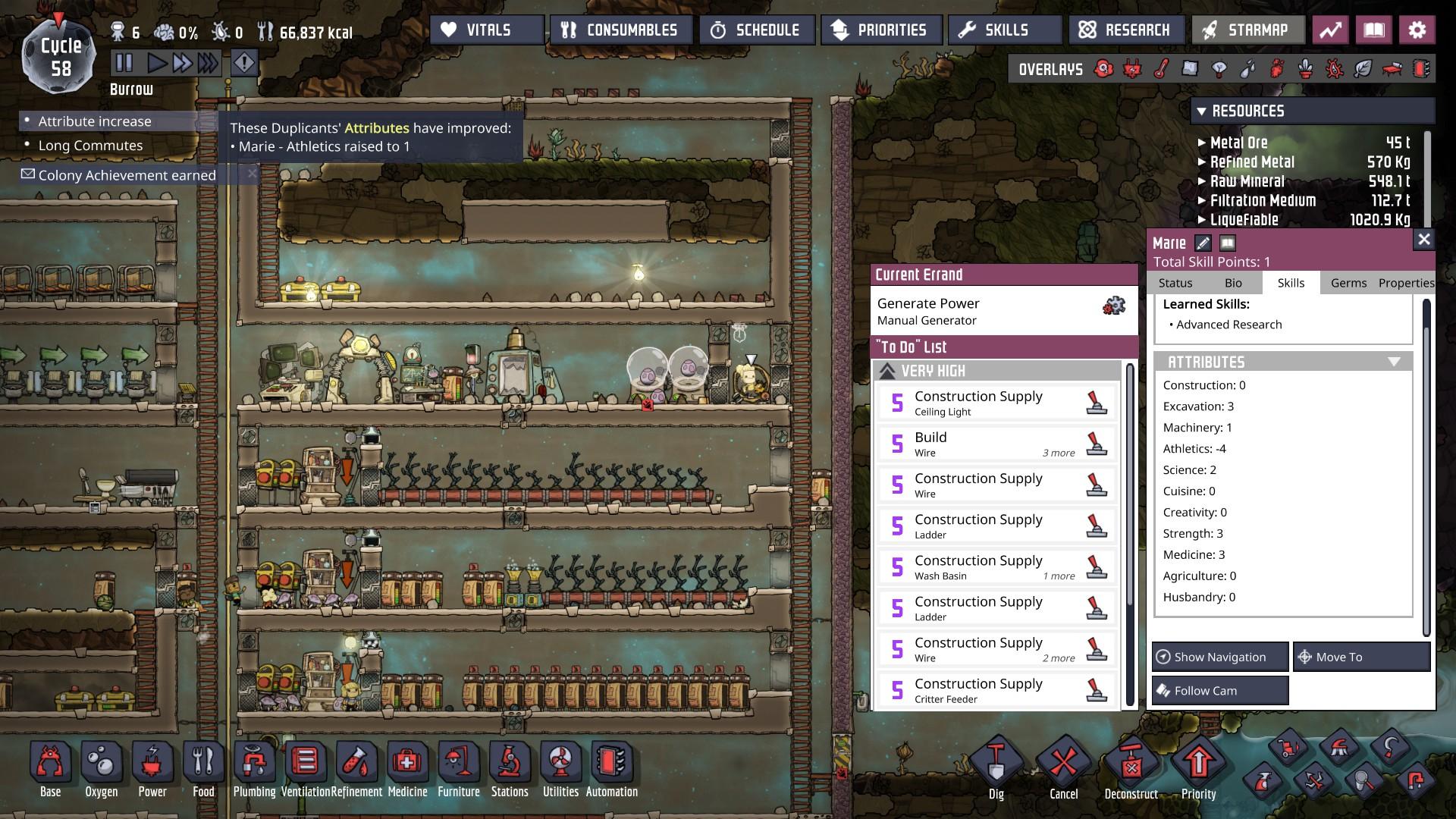
Task: Collapse the Resources panel
Action: [x=1203, y=111]
